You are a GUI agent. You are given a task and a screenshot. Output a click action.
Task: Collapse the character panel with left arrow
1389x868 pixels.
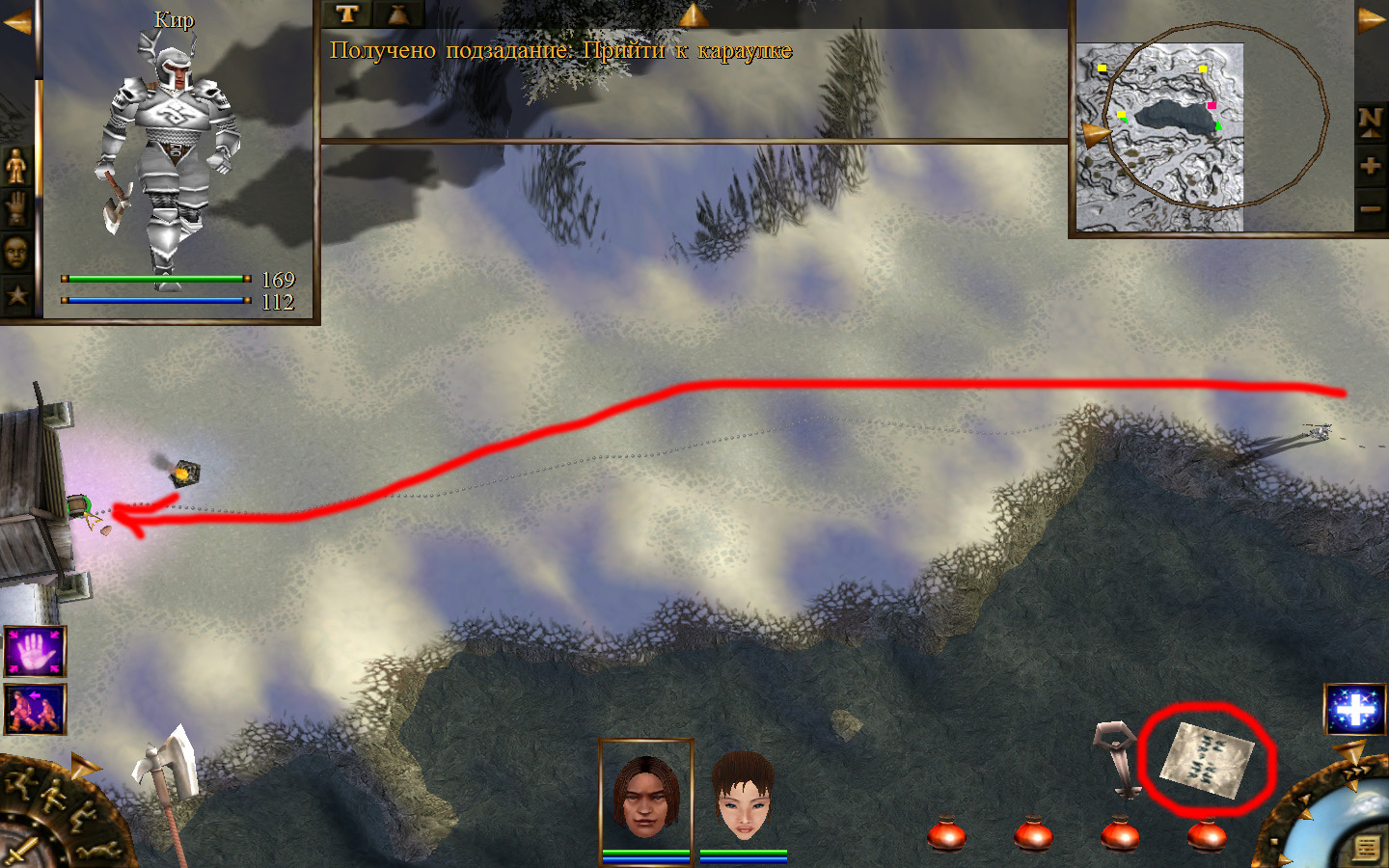tap(16, 23)
